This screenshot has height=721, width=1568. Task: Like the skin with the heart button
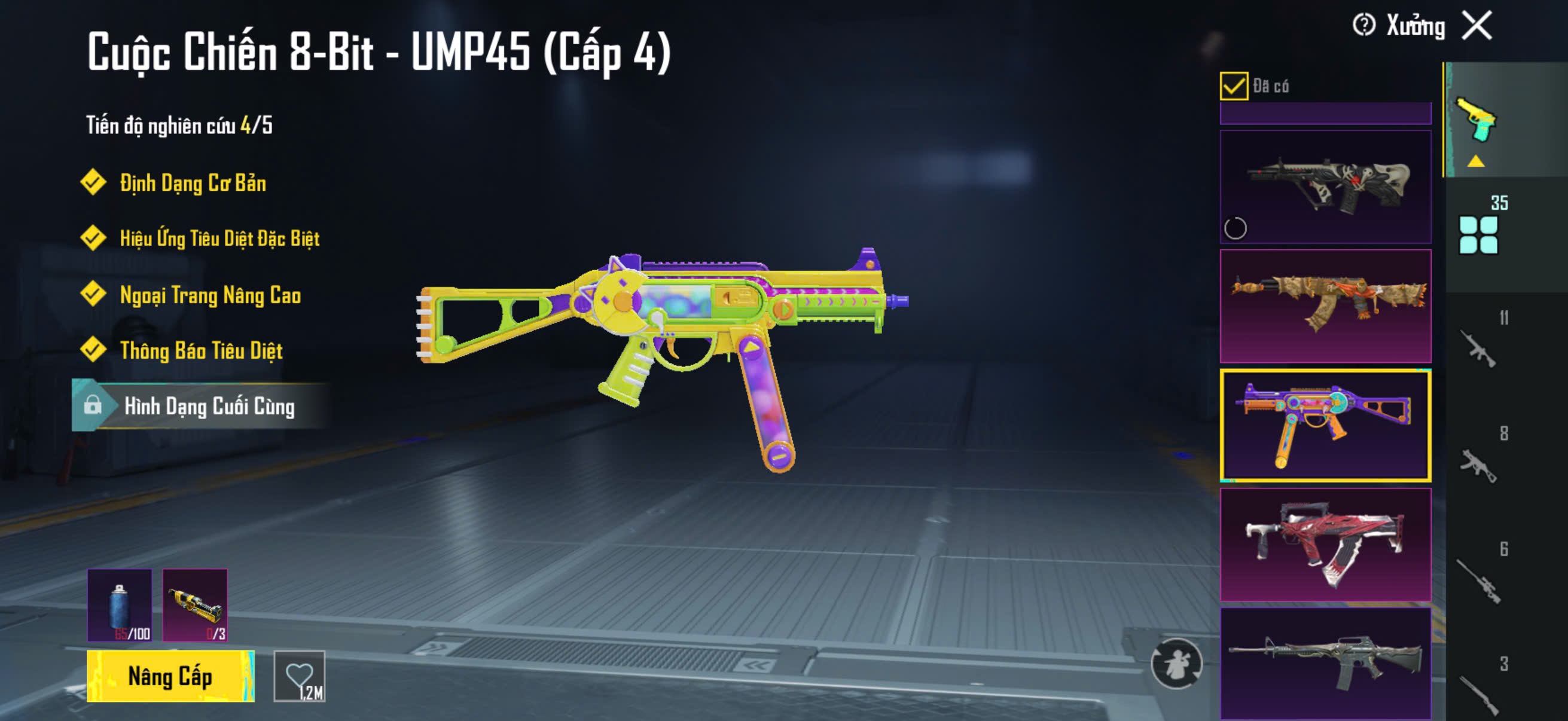coord(300,676)
